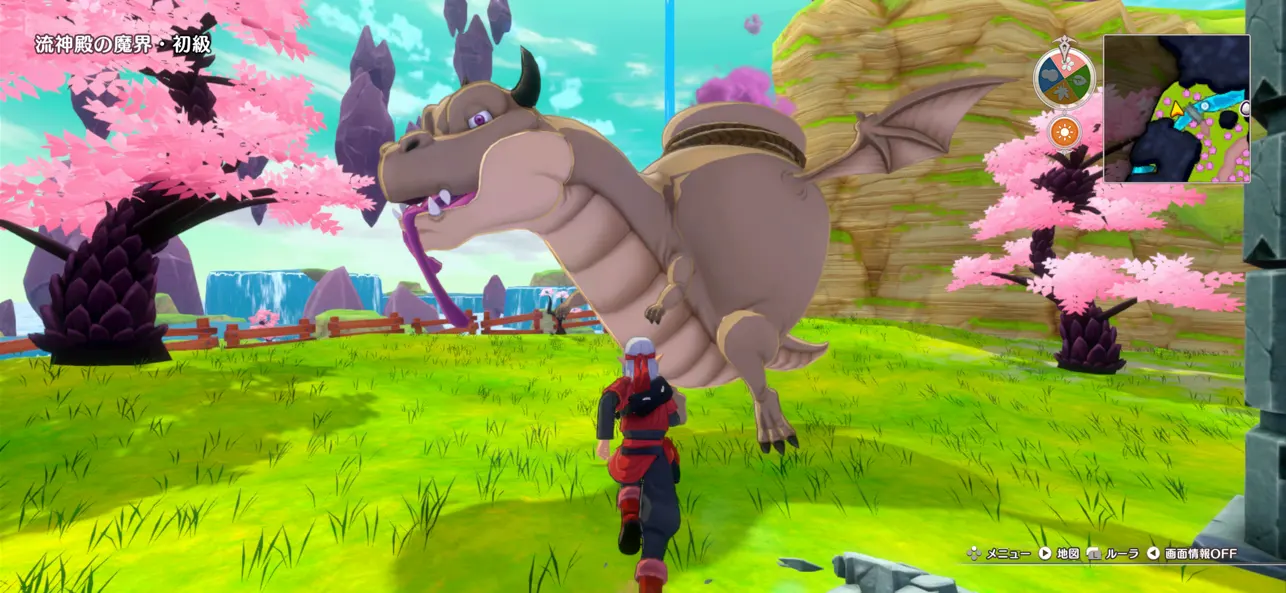Select the yellow player arrow on the minimap

(1178, 107)
